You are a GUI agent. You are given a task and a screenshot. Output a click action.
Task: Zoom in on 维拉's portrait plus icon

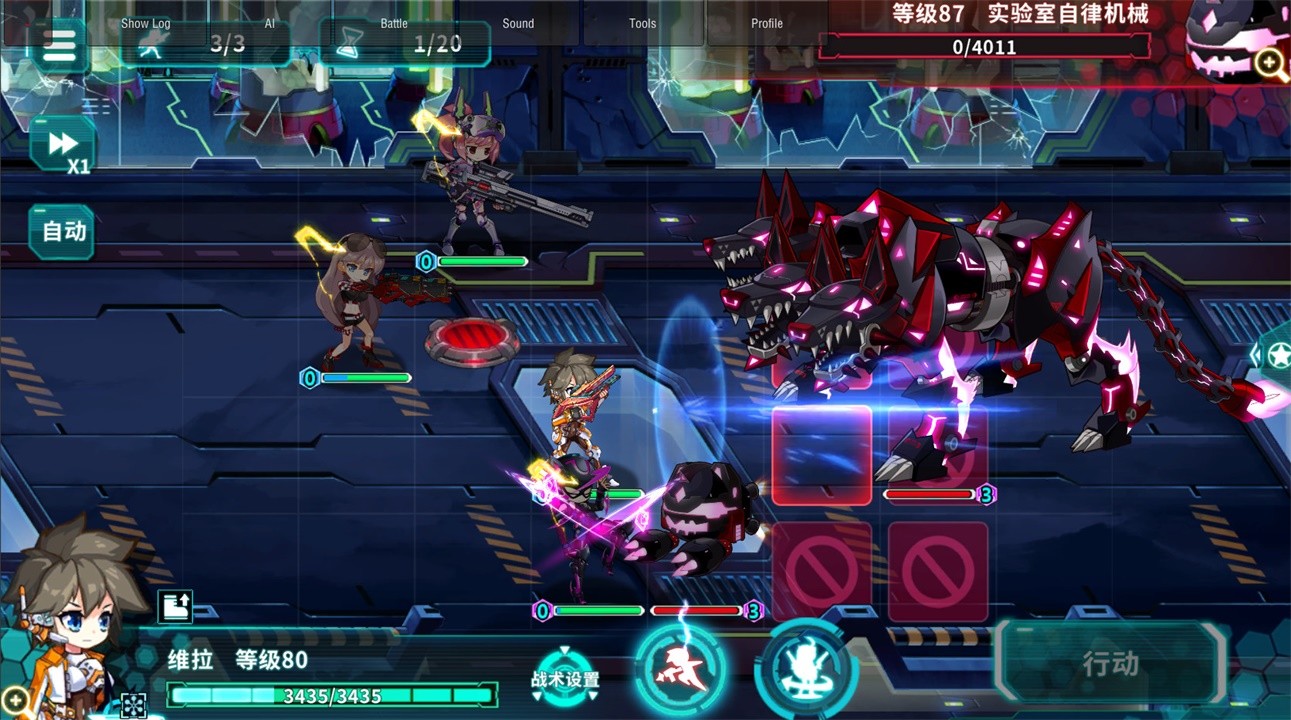[x=14, y=699]
